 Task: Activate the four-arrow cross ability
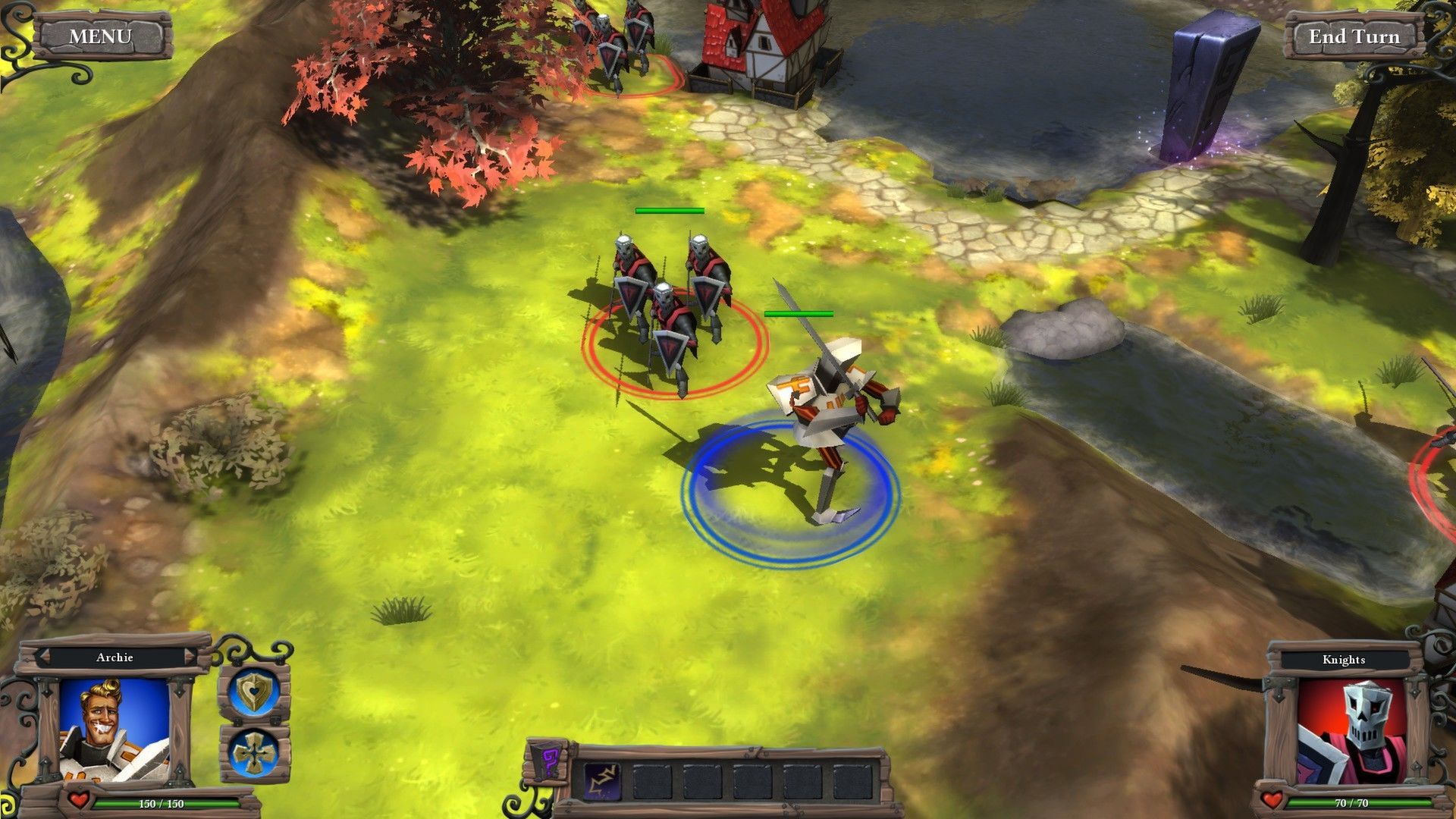click(x=255, y=753)
